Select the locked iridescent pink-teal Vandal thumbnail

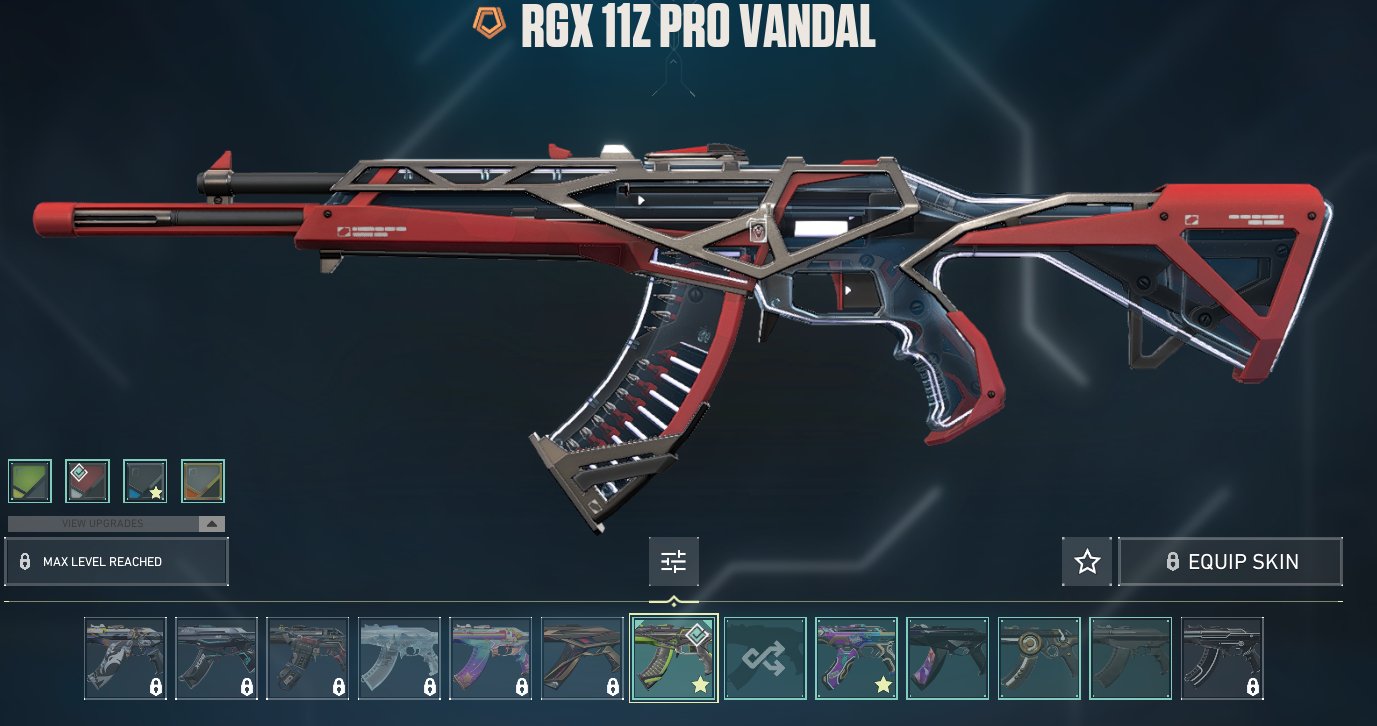(x=491, y=658)
